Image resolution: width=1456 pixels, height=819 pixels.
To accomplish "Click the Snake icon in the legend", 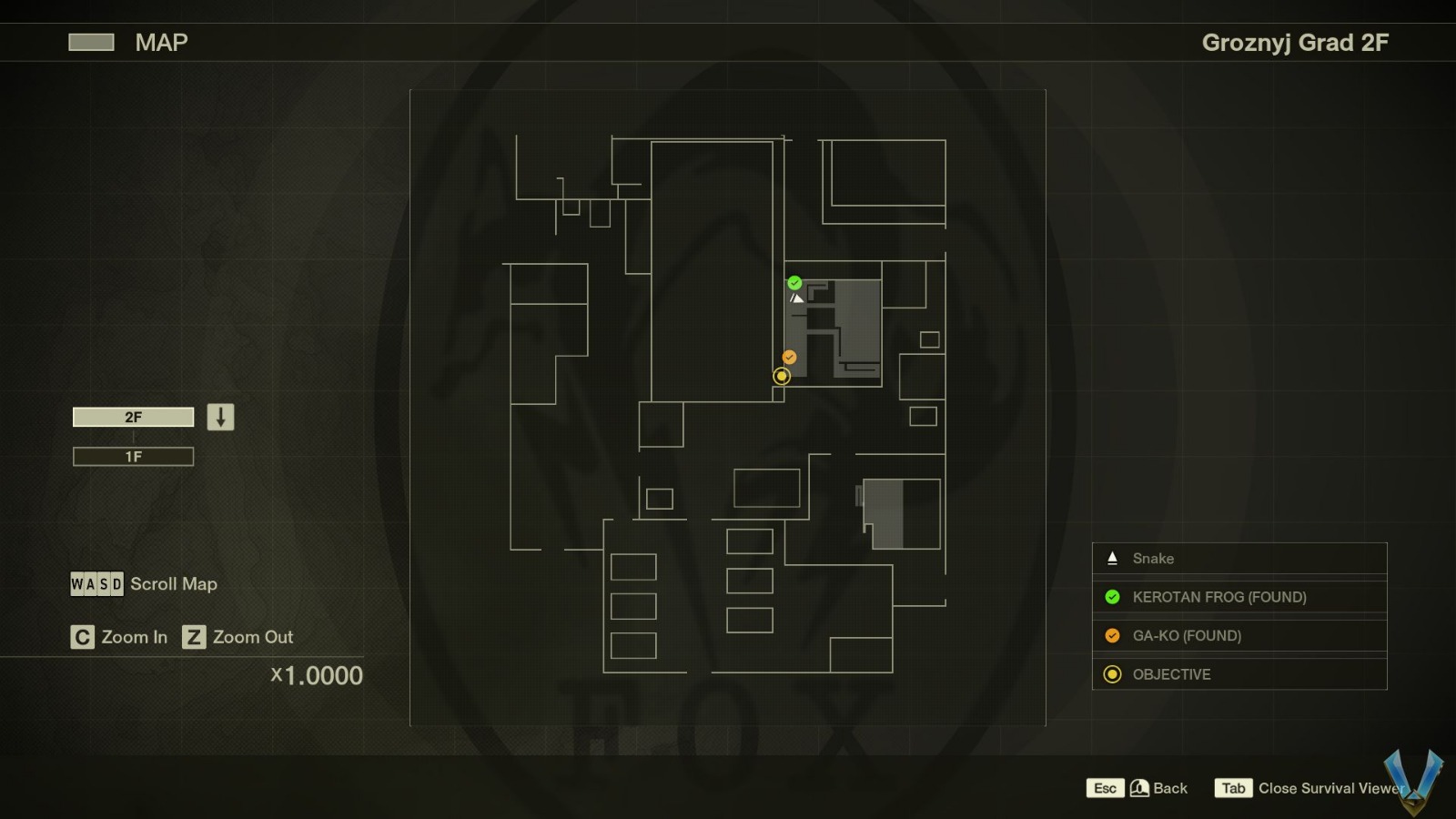I will click(x=1111, y=558).
